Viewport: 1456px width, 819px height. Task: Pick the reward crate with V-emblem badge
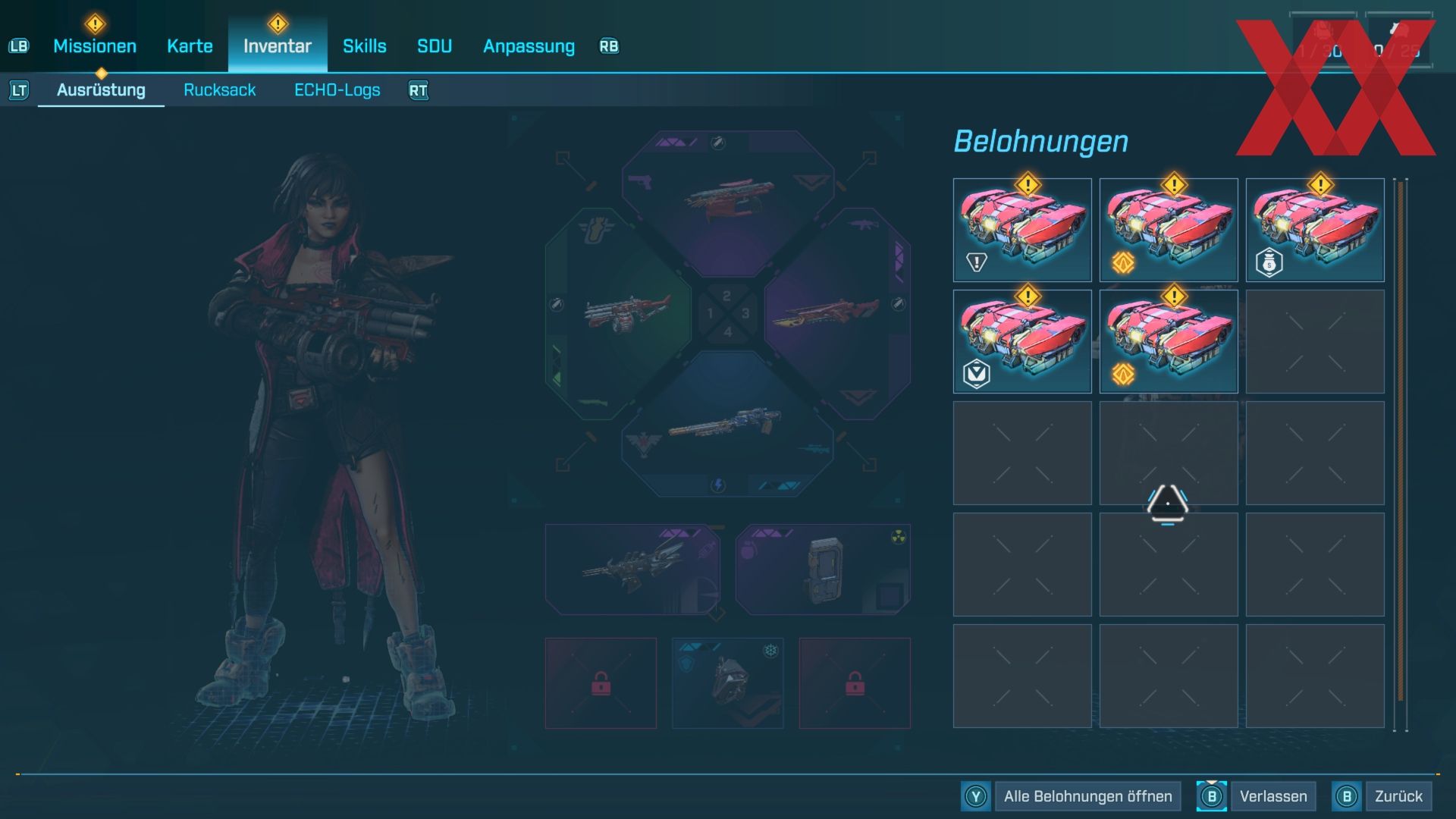[1021, 341]
